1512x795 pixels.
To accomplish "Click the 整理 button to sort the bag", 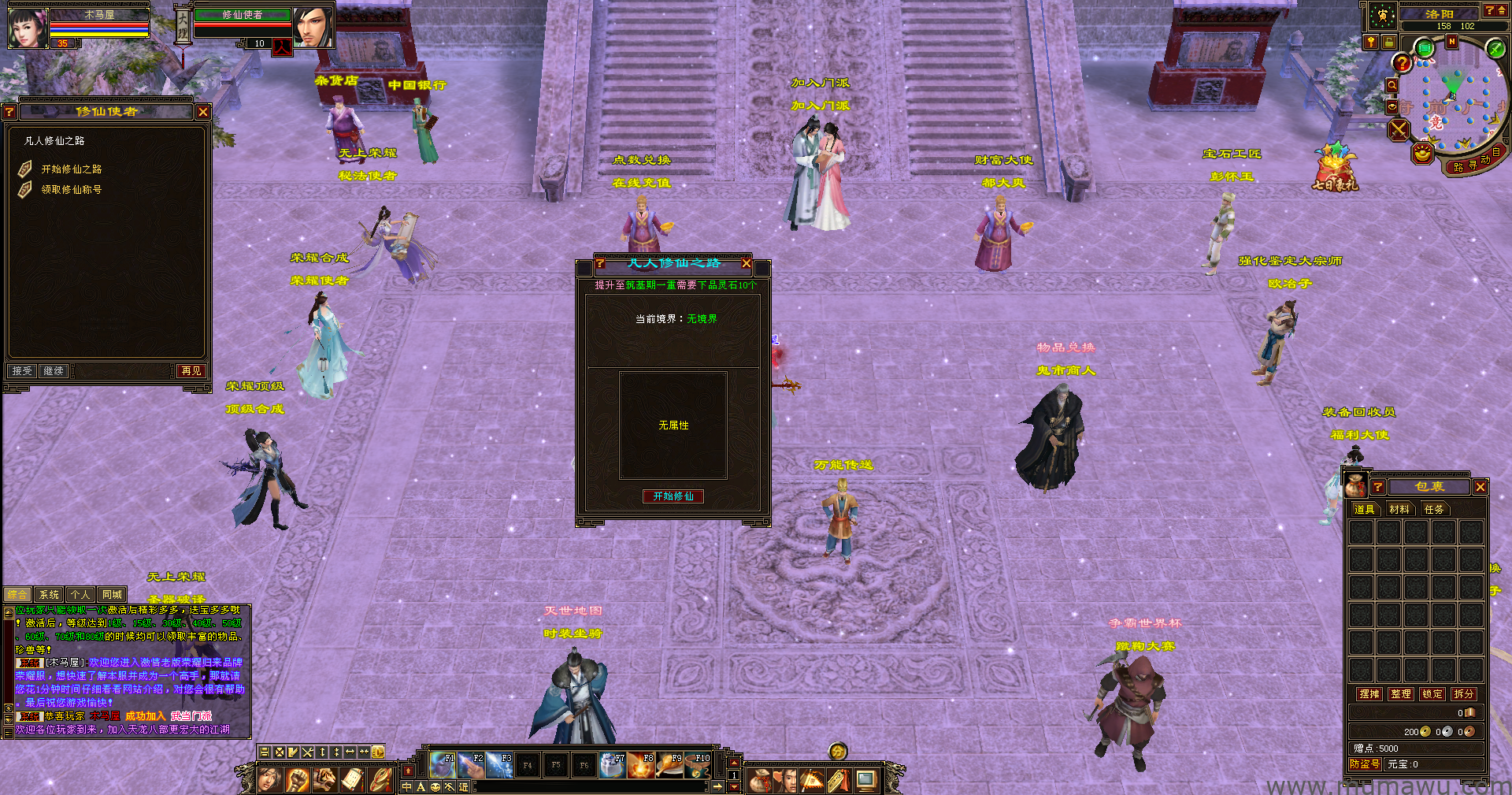I will coord(1401,694).
